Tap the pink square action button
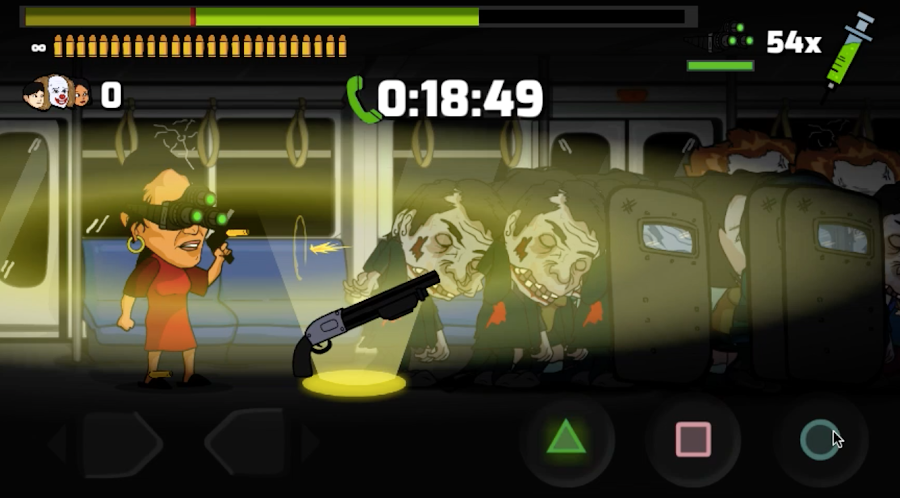 693,439
